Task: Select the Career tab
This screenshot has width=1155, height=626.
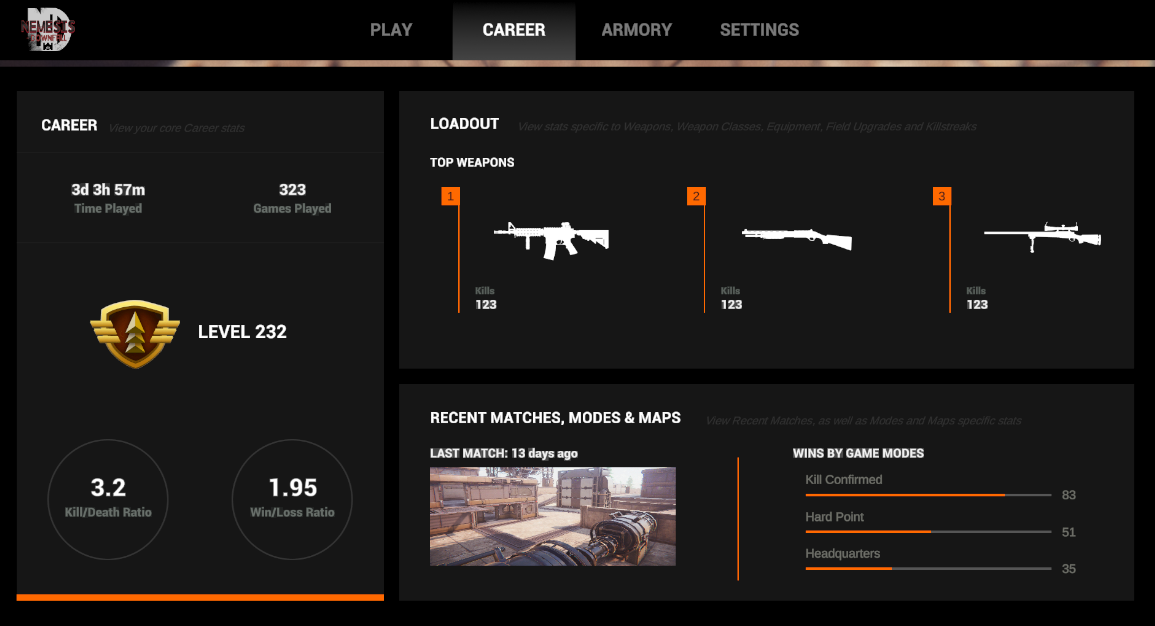Action: (x=514, y=30)
